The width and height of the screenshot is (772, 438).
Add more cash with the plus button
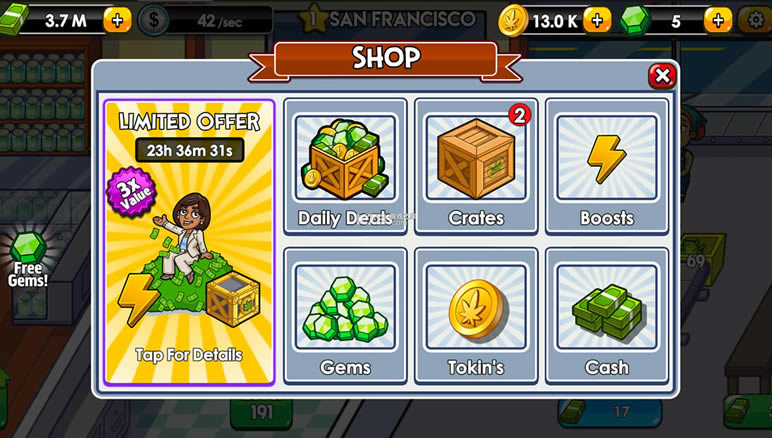[x=117, y=19]
